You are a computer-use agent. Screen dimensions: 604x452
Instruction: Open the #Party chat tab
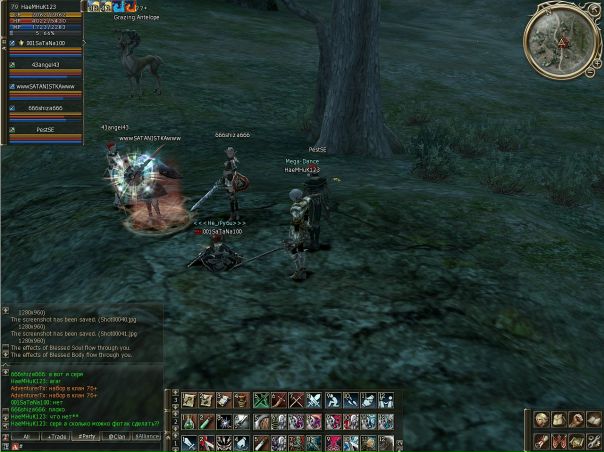click(x=88, y=437)
